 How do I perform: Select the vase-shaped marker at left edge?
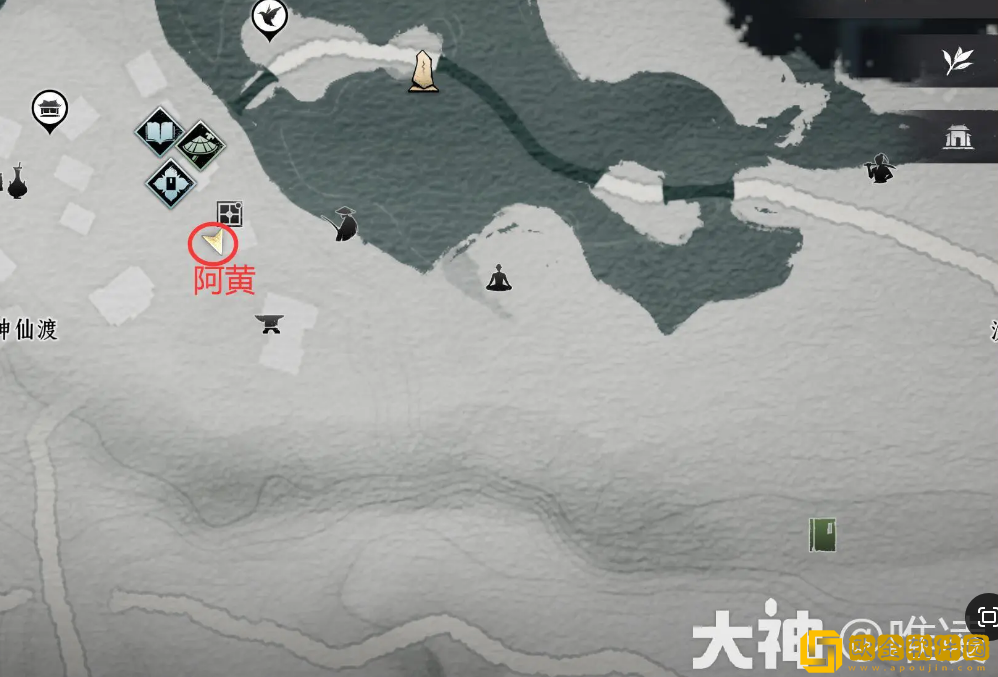[x=17, y=182]
